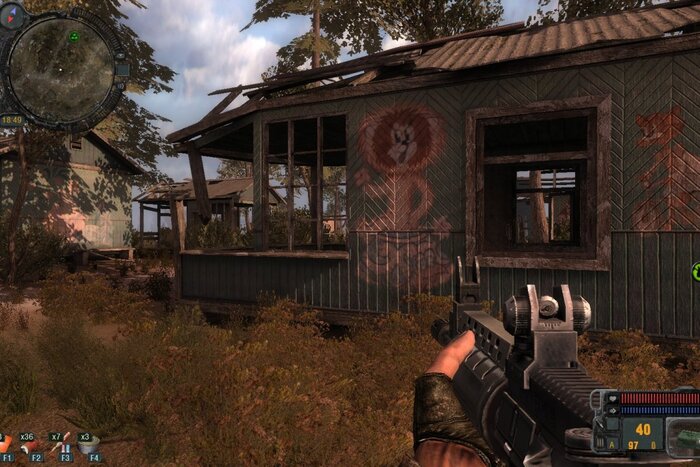Use the F1 quick slot item
This screenshot has height=467, width=700.
6,445
